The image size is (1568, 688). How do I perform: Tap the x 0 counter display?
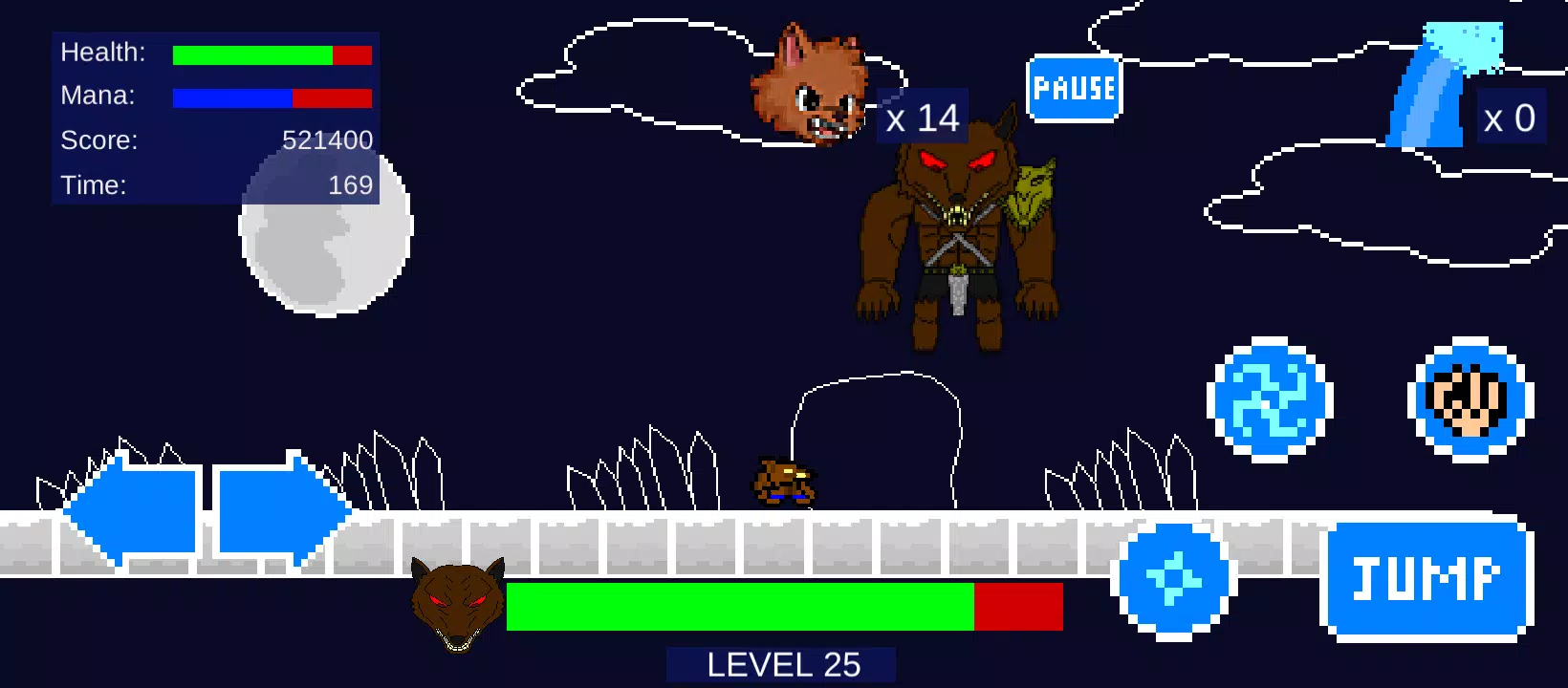[1511, 117]
